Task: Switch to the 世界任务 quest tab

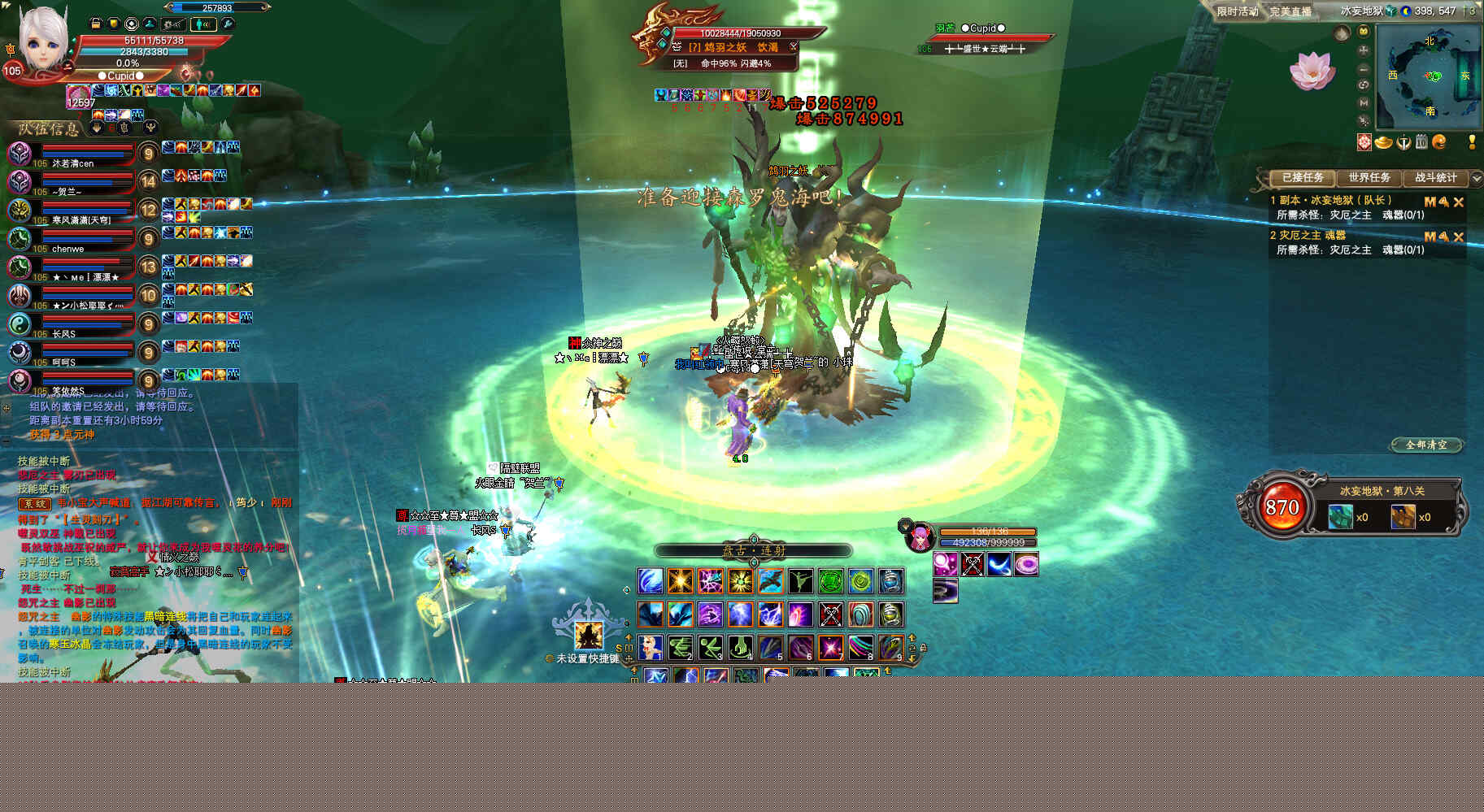Action: 1369,177
